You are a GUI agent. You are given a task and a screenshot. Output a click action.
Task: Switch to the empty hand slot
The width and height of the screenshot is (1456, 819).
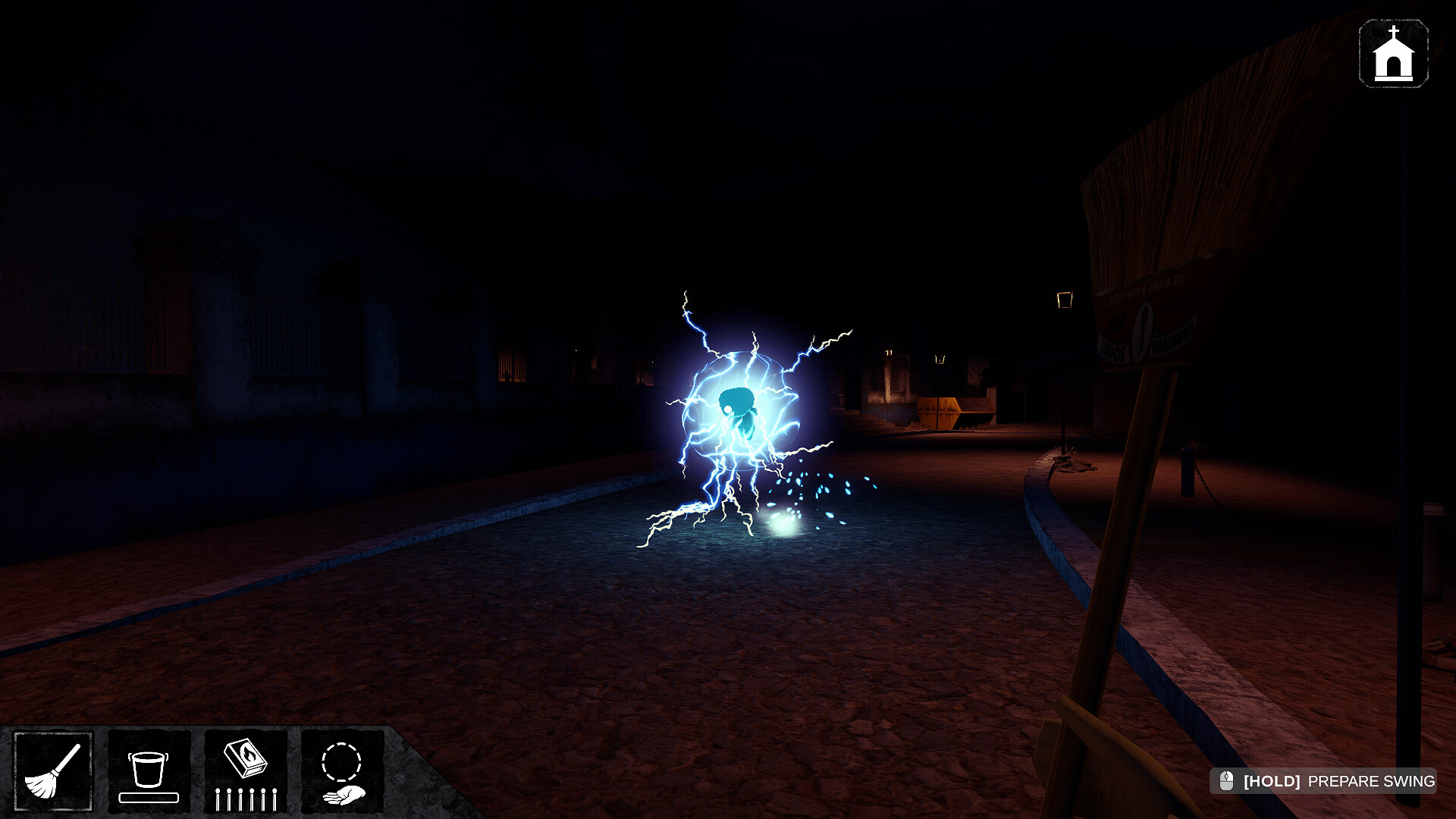(342, 770)
